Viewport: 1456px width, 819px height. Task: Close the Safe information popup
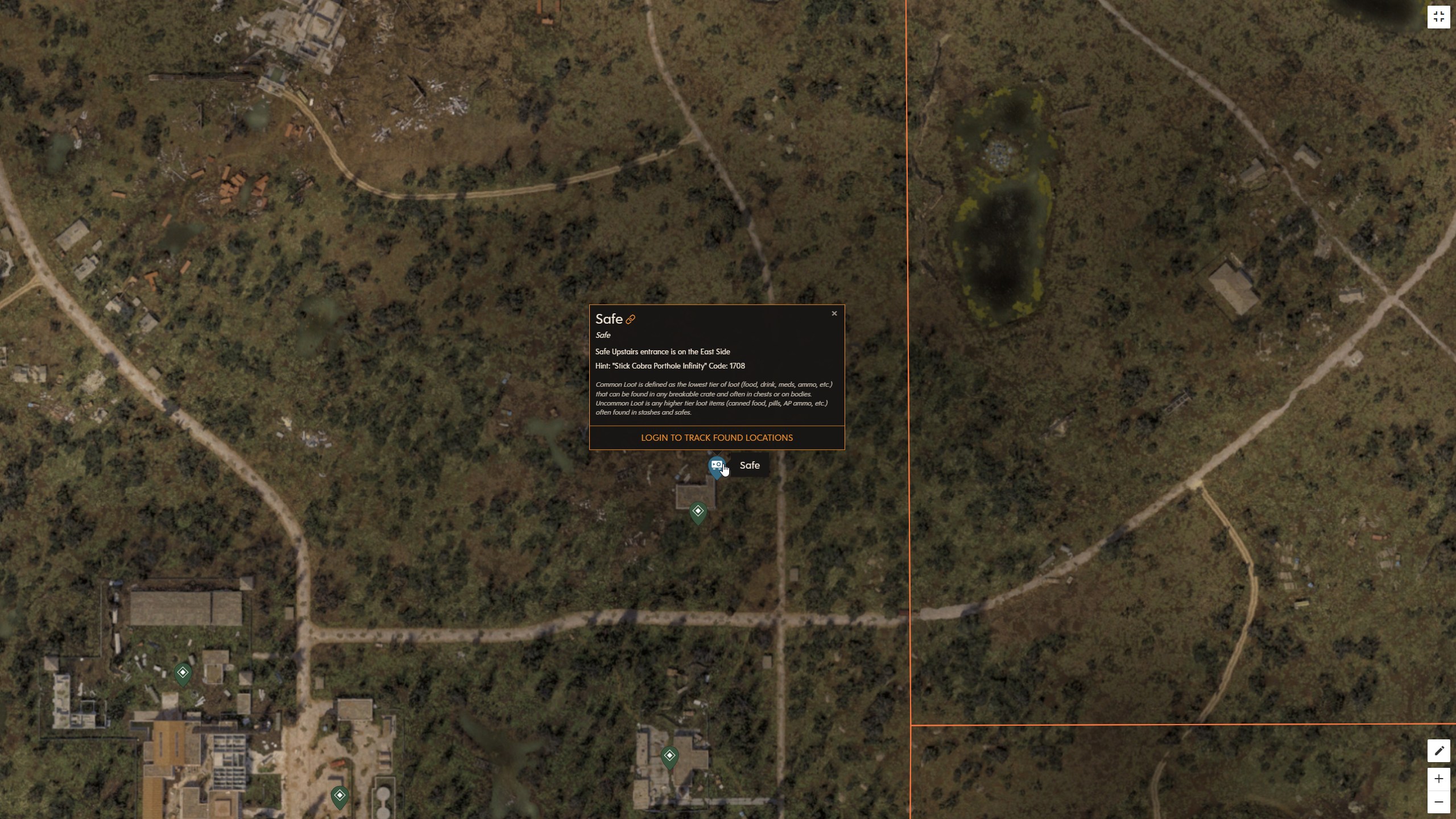coord(833,313)
